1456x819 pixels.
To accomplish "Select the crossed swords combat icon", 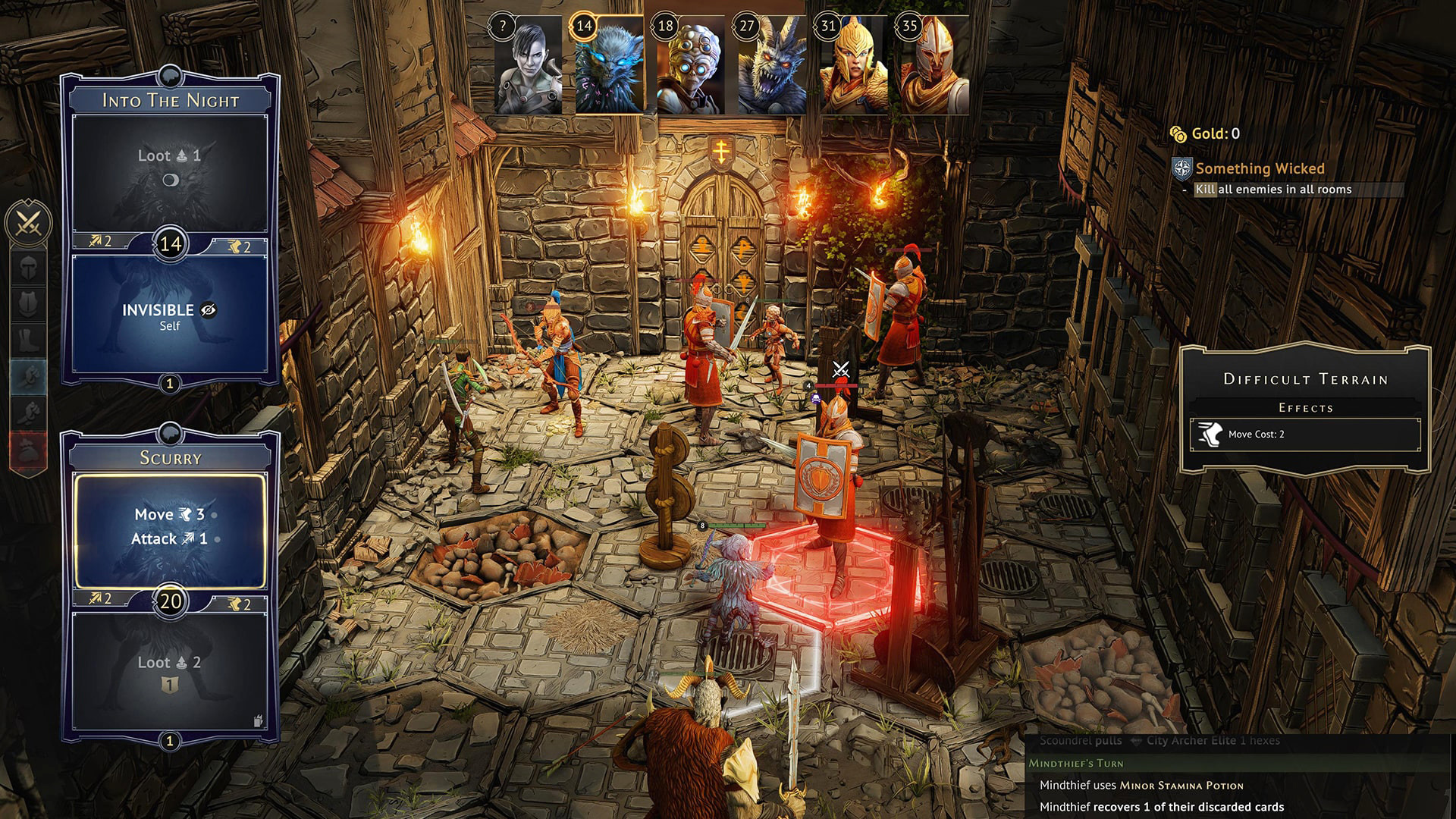I will click(x=27, y=224).
